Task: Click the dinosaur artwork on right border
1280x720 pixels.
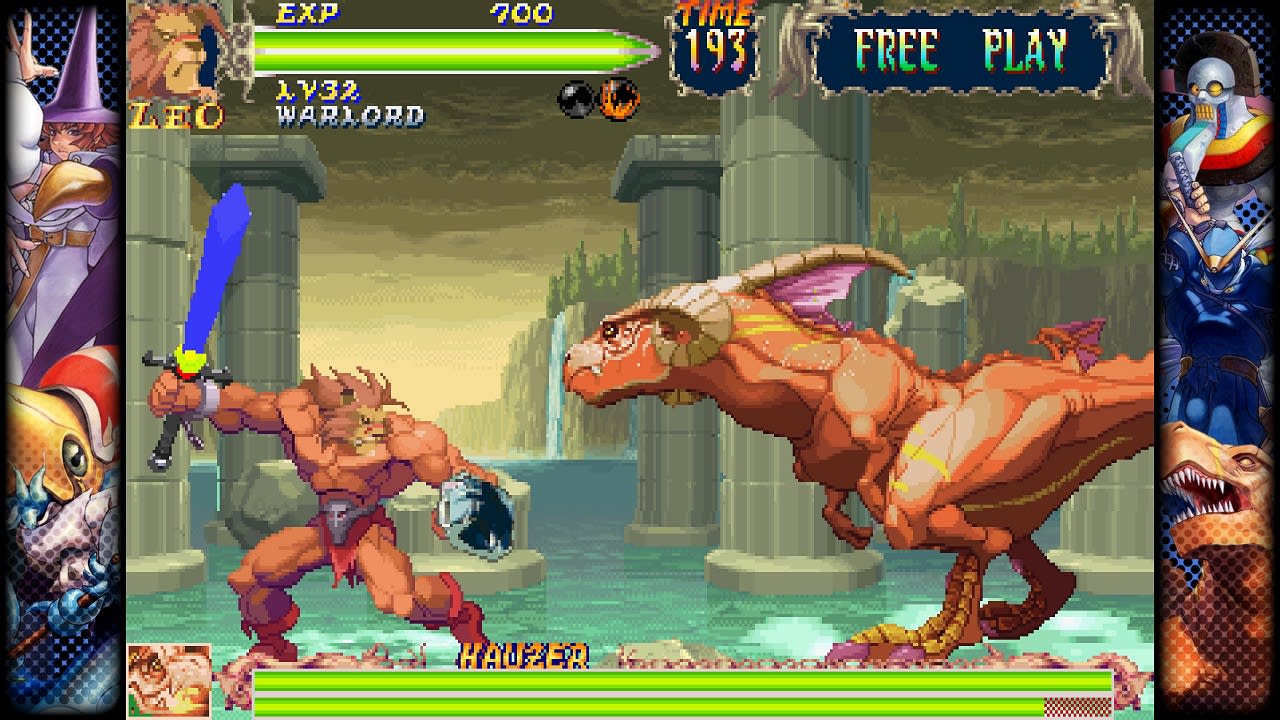Action: coord(1215,490)
